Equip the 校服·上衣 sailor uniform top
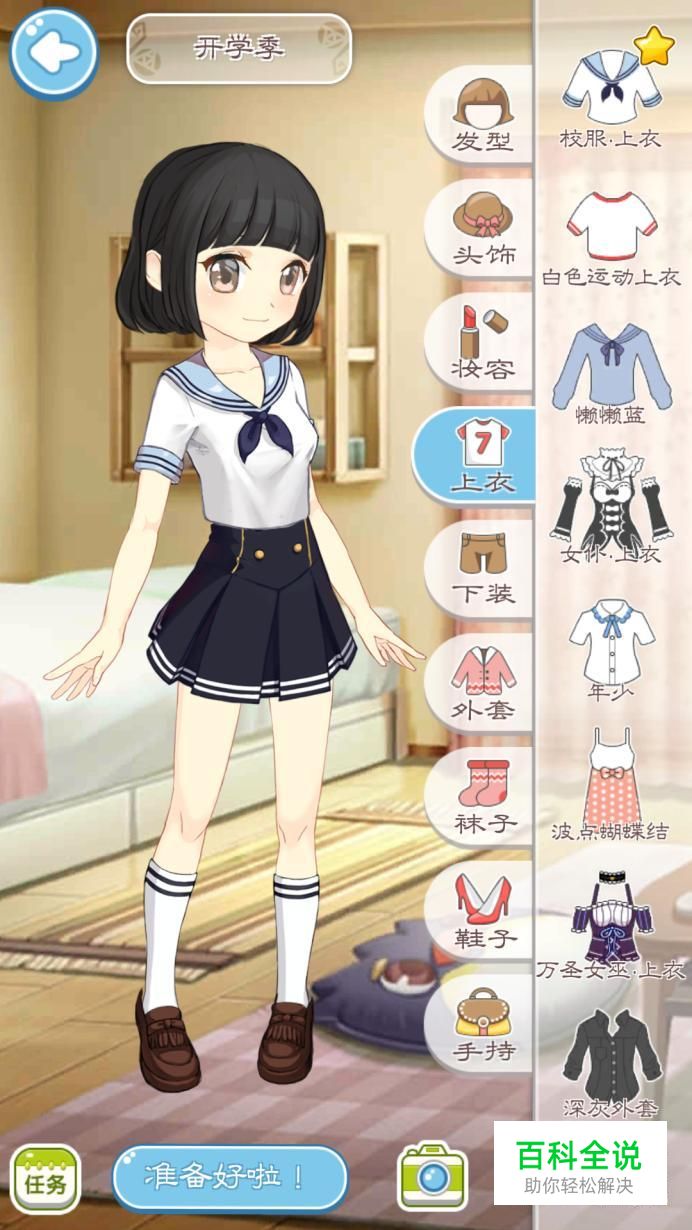This screenshot has height=1230, width=692. tap(611, 95)
